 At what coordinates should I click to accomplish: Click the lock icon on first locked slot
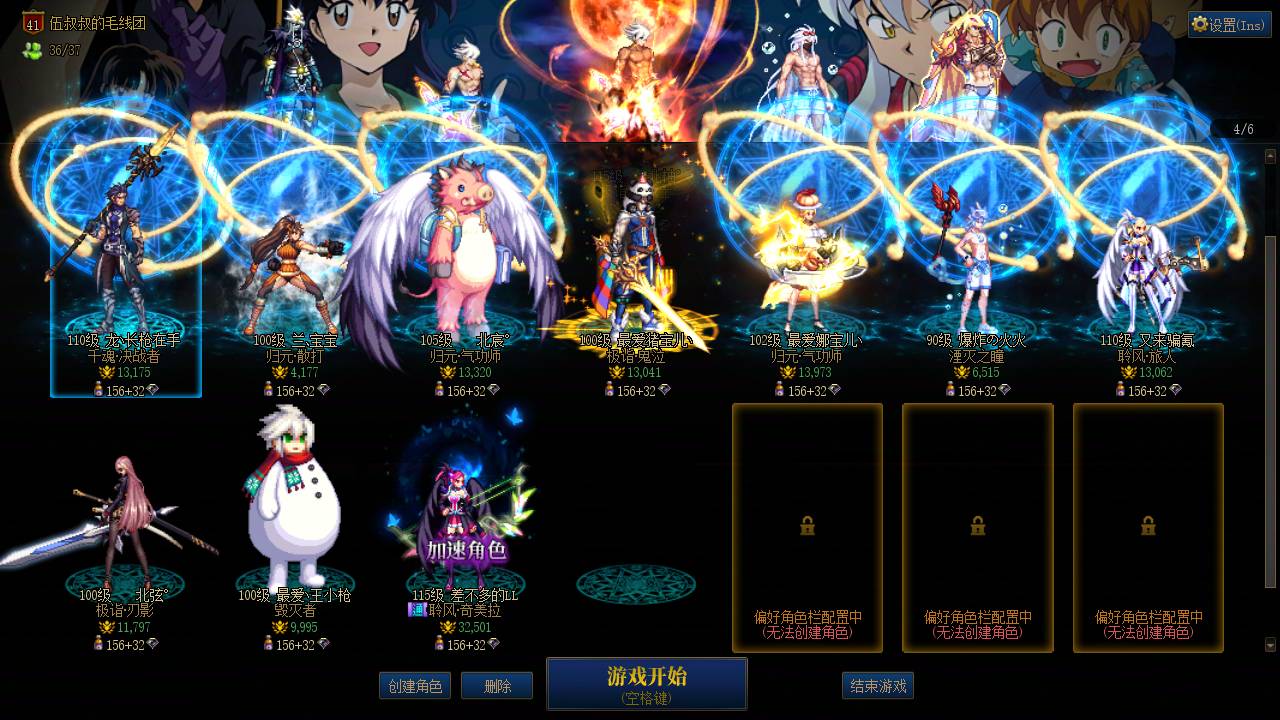(808, 527)
